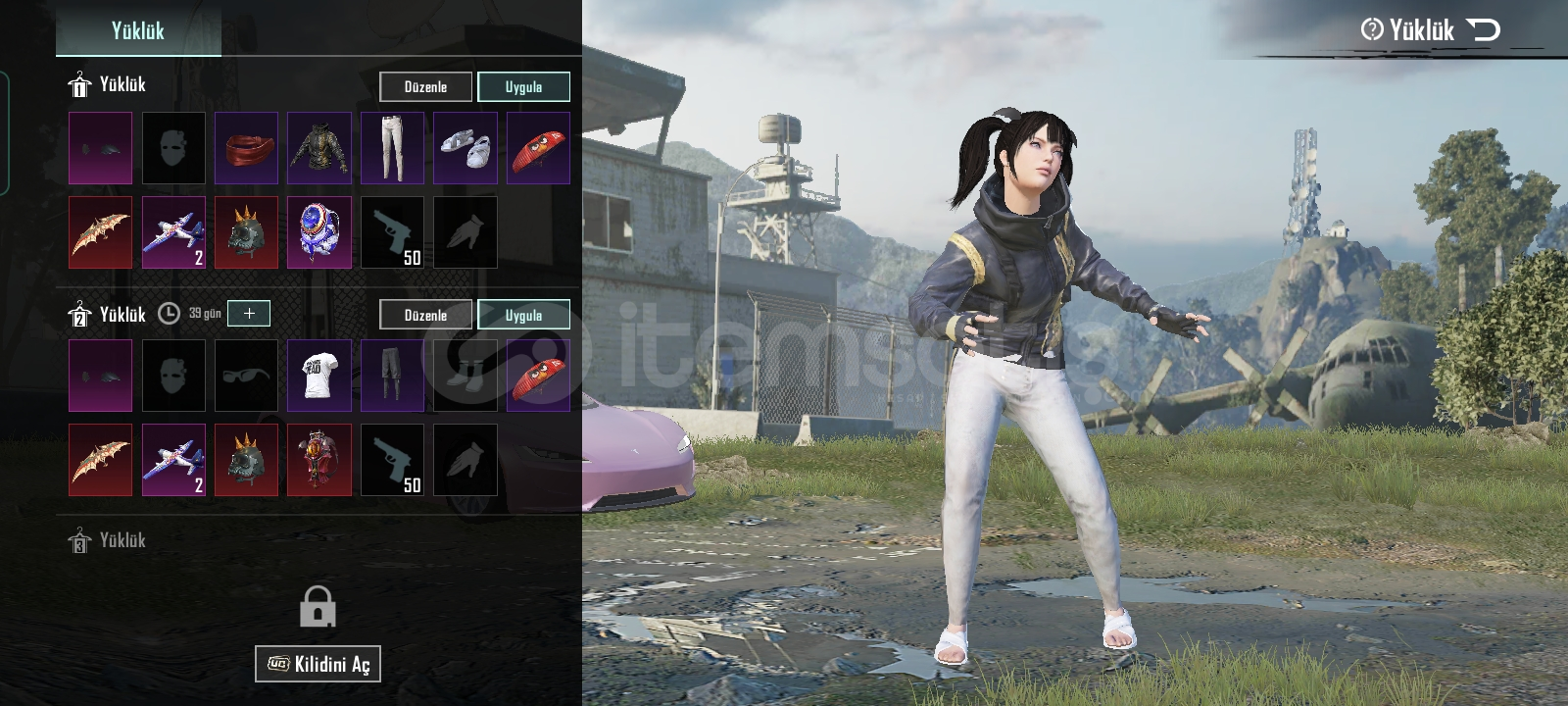Viewport: 1568px width, 706px height.
Task: Select the black hooded jacket slot
Action: tap(319, 148)
